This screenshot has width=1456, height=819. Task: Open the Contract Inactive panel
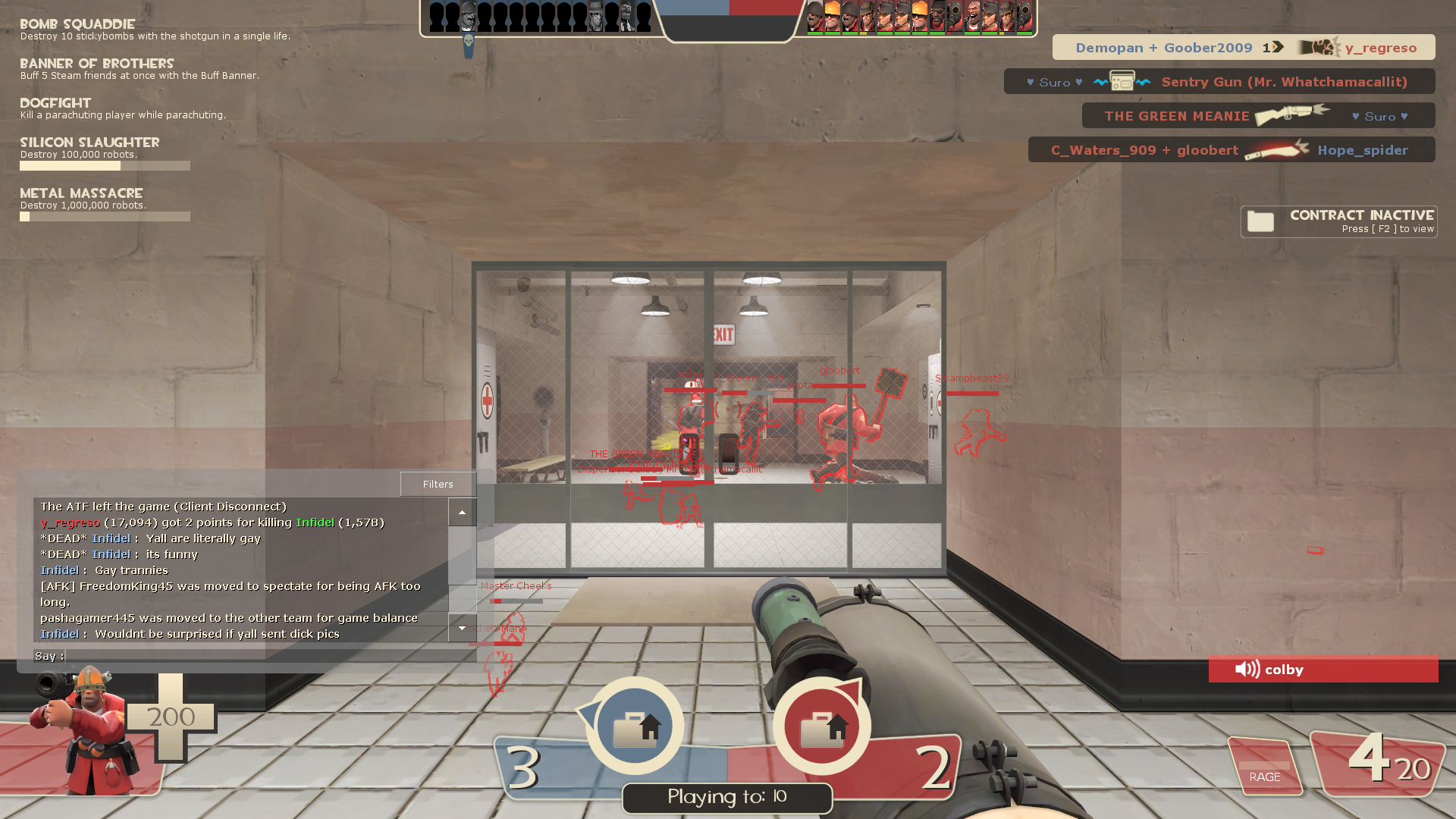(x=1339, y=221)
